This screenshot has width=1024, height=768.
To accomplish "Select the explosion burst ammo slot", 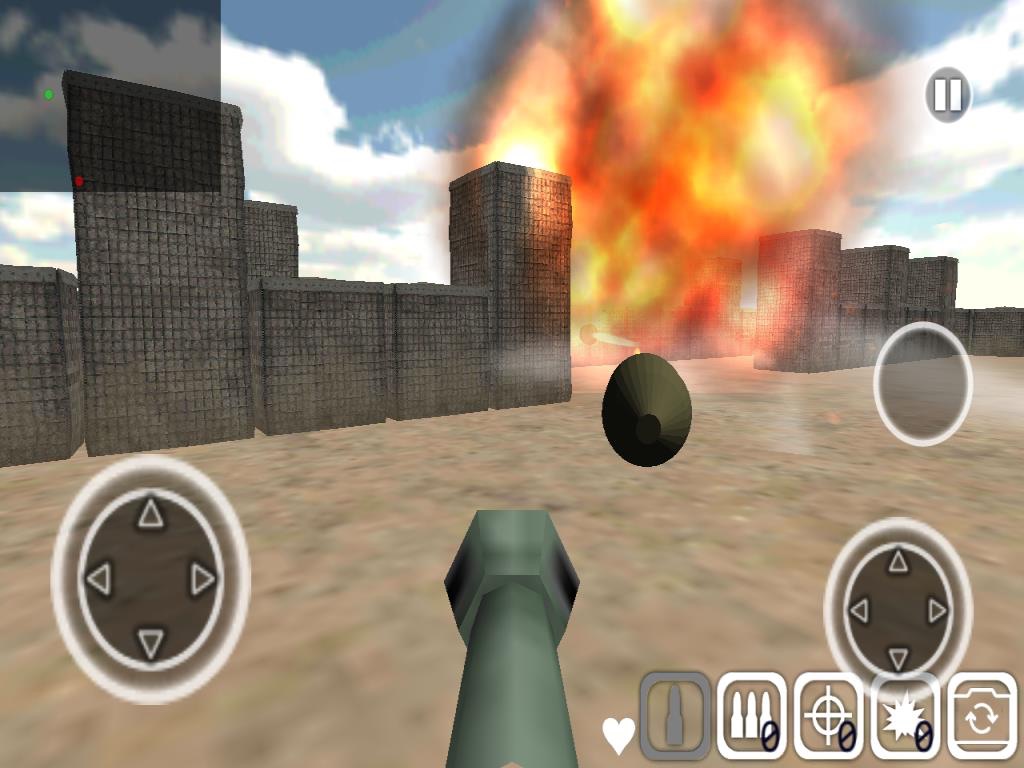I will 905,715.
